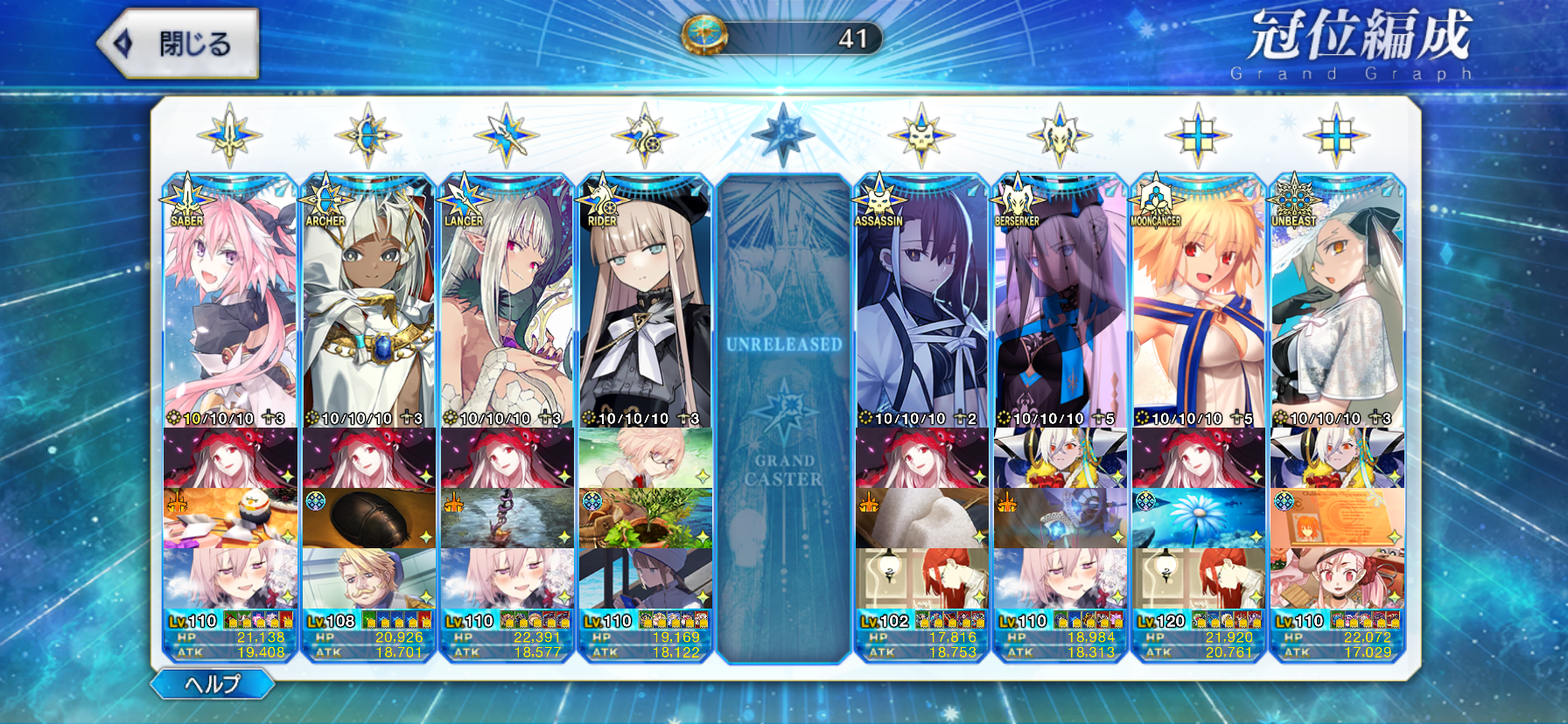Click the compass points icon
Screen dimensions: 1568x724
705,37
